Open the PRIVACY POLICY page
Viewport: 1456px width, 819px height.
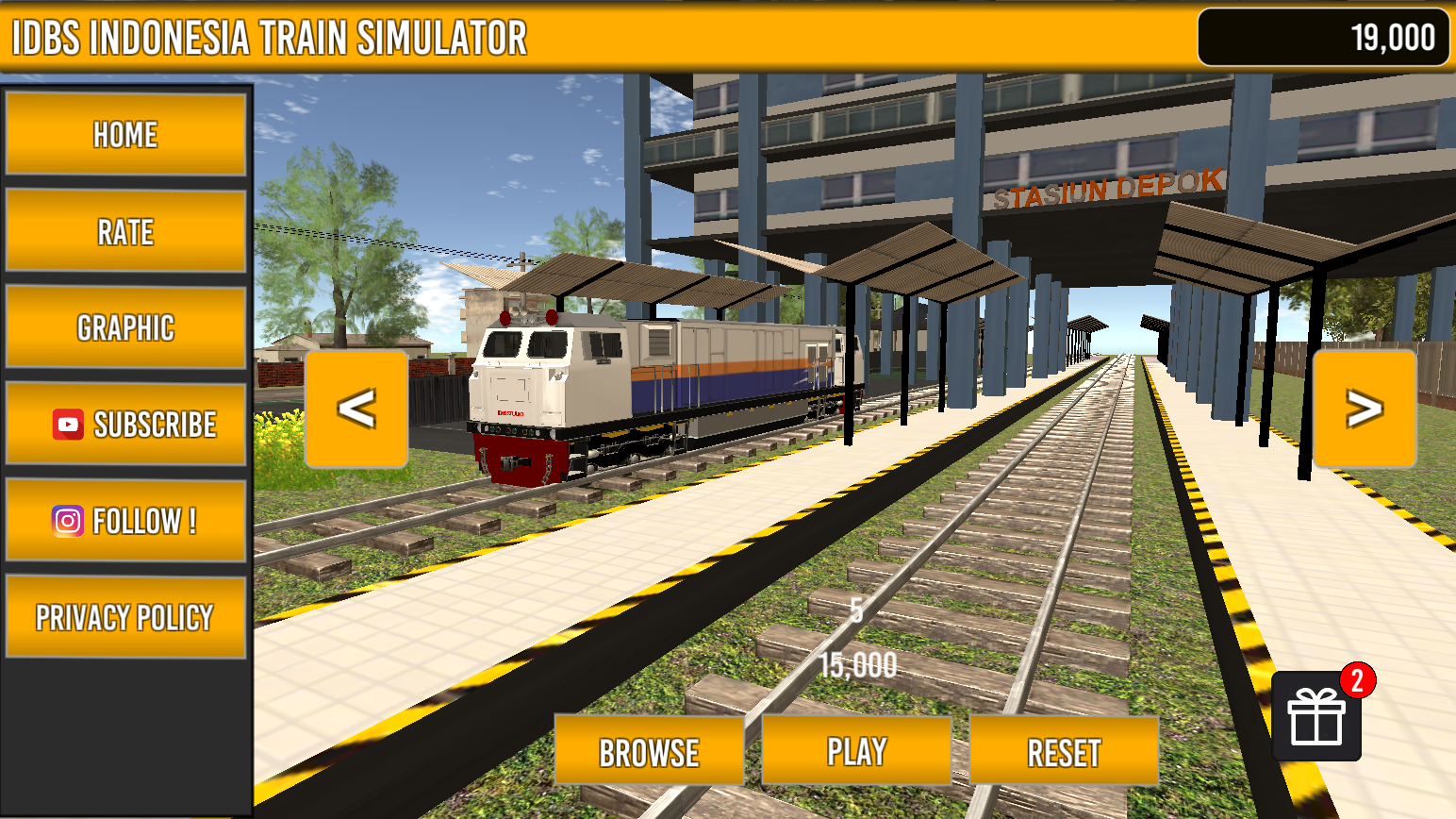[x=125, y=617]
